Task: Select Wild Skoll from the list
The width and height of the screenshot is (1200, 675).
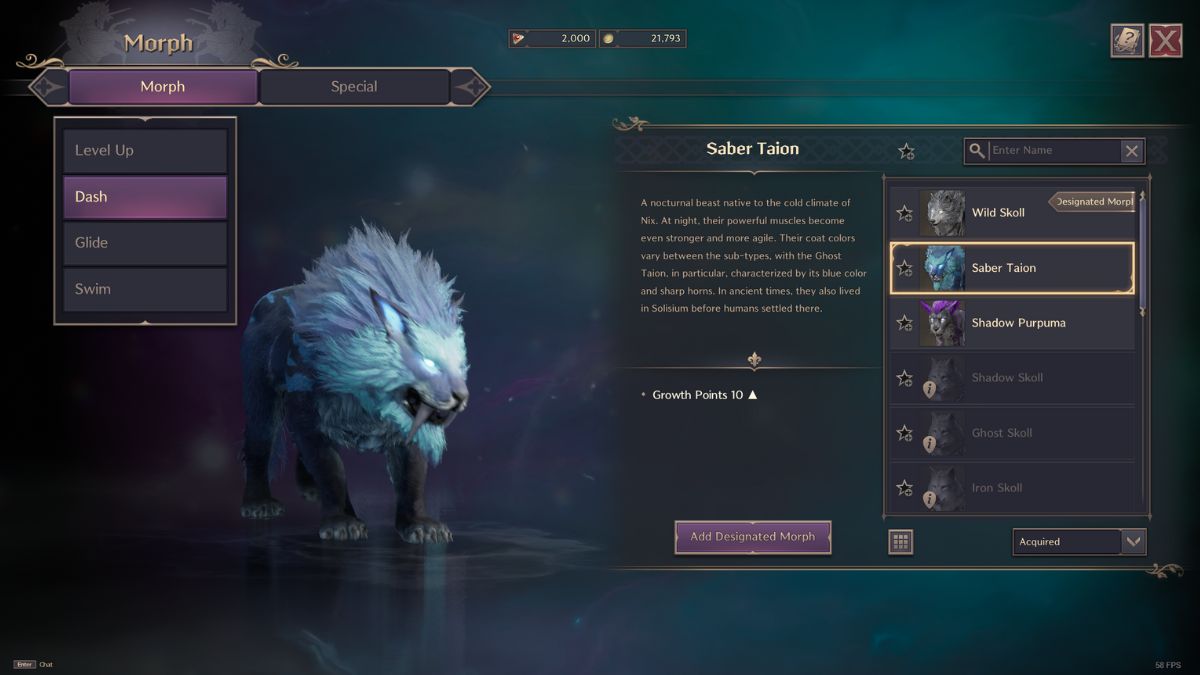Action: 1012,213
